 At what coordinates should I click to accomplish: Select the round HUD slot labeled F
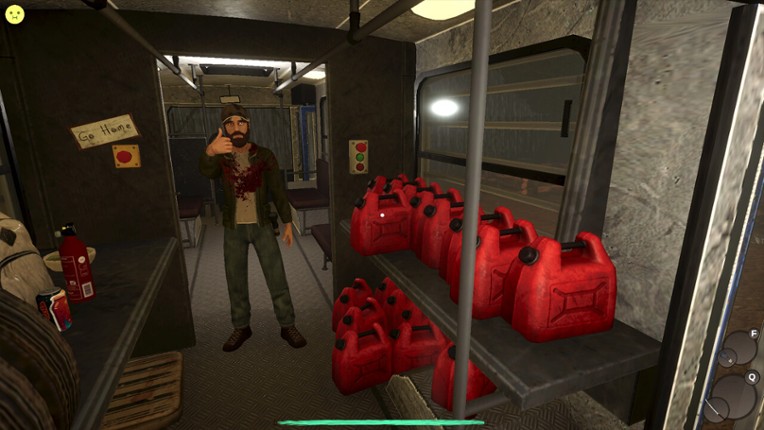(740, 348)
